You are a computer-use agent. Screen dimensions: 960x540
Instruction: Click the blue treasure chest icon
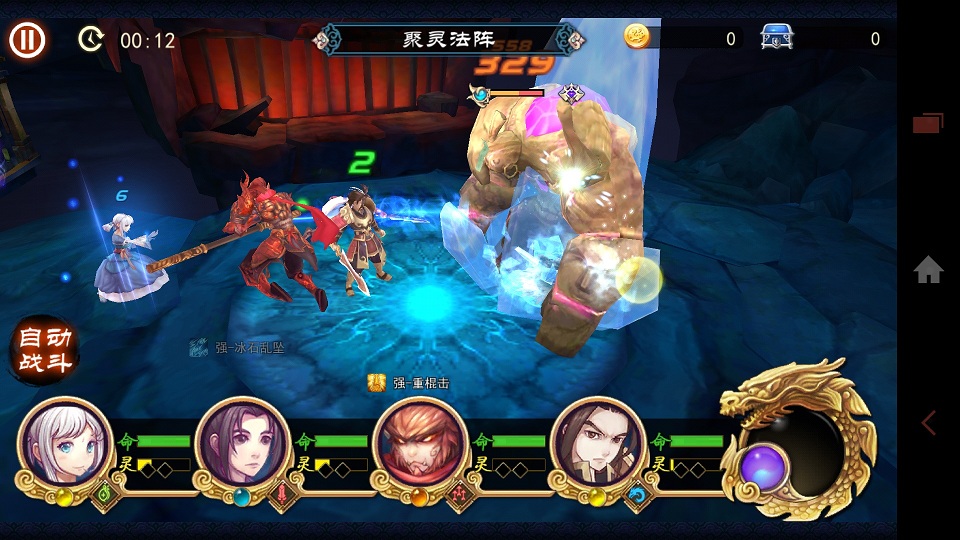coord(777,38)
